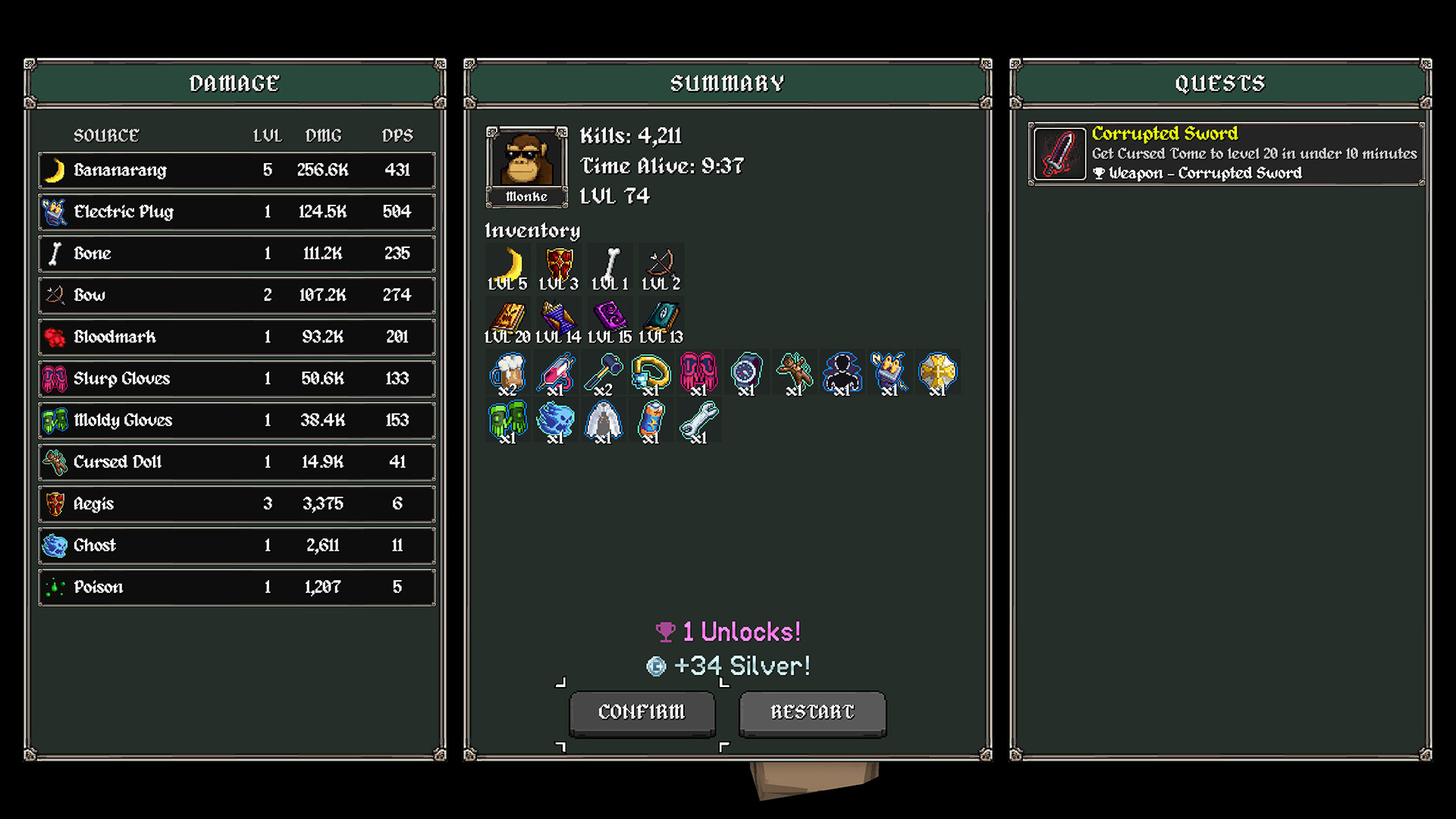The height and width of the screenshot is (819, 1456).
Task: Click the purple level 15 tome
Action: tap(610, 317)
